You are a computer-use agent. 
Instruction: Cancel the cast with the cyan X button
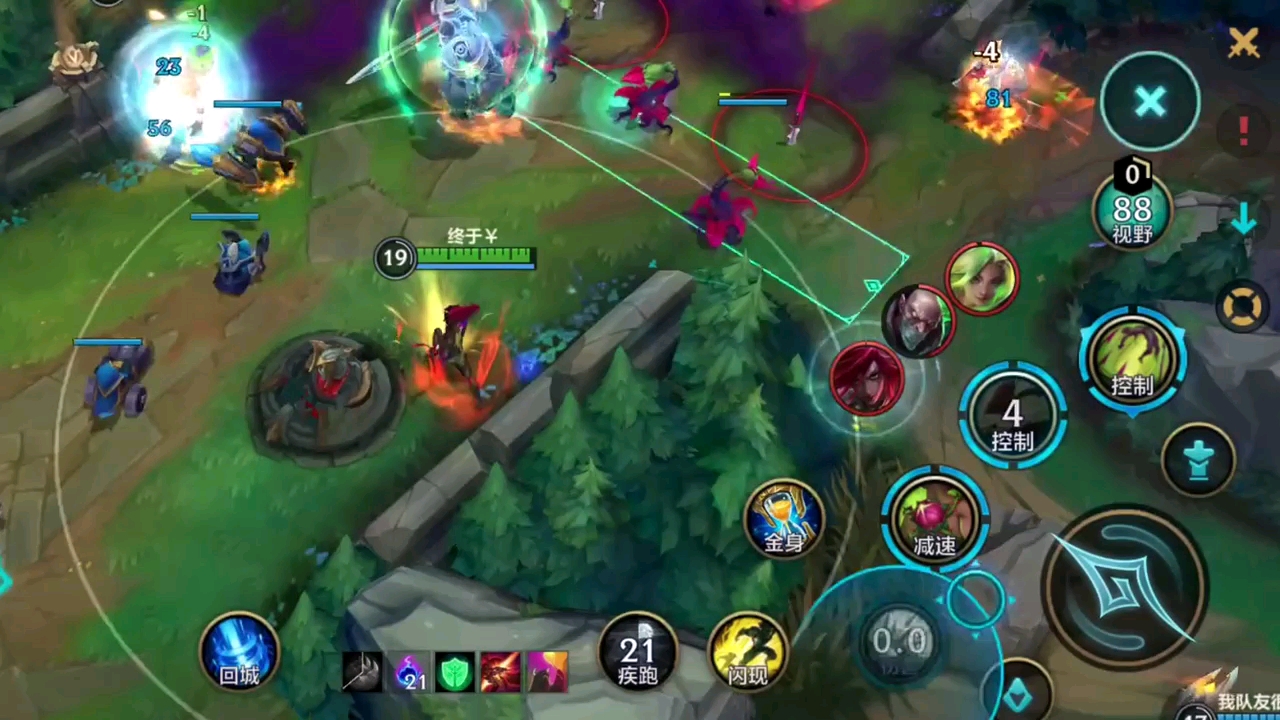pyautogui.click(x=1150, y=101)
